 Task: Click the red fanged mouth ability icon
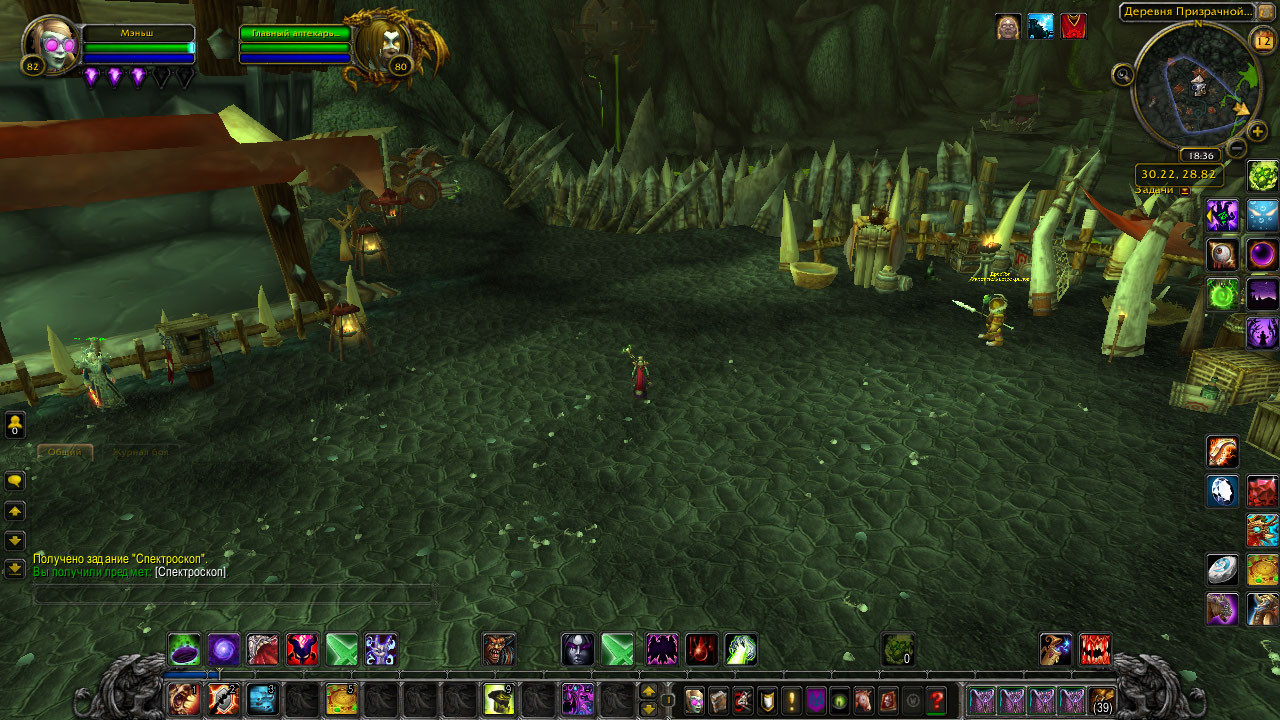point(1095,650)
